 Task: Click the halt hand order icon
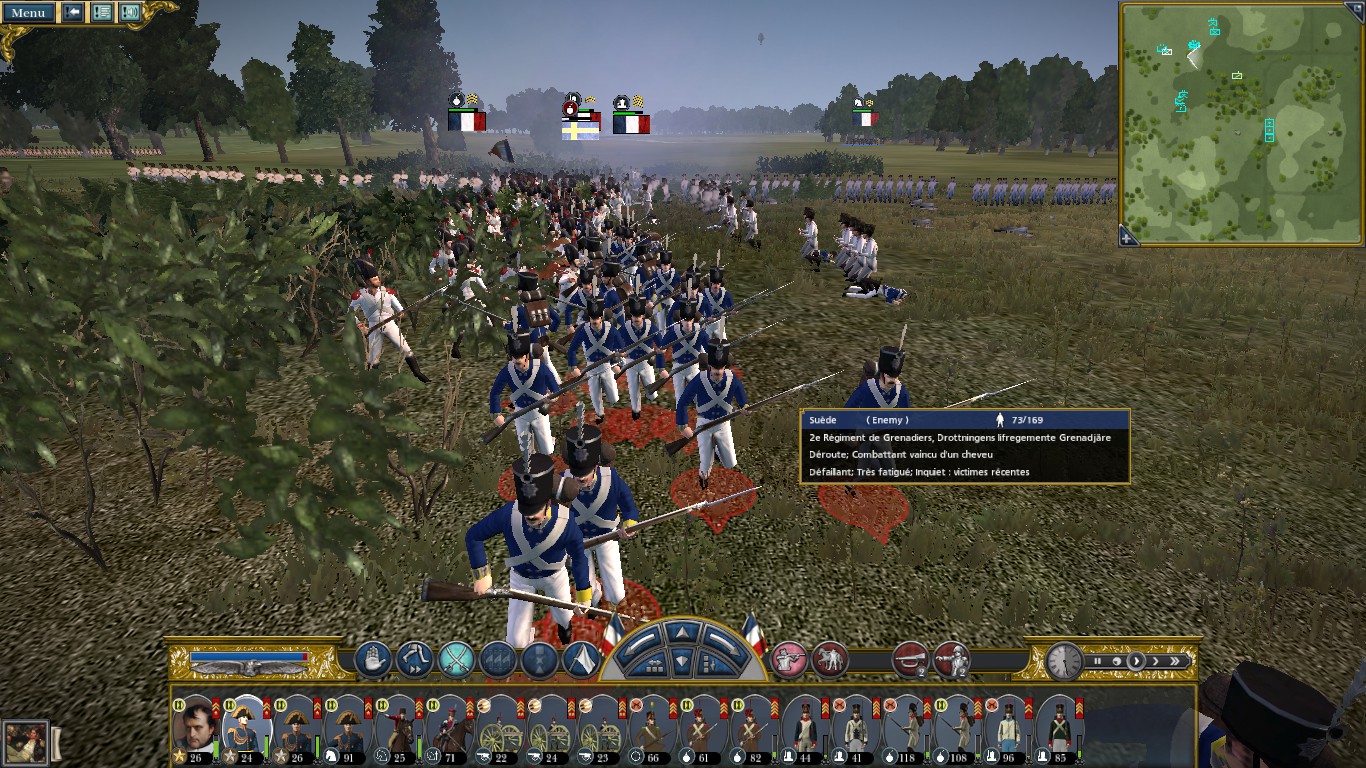[x=372, y=659]
